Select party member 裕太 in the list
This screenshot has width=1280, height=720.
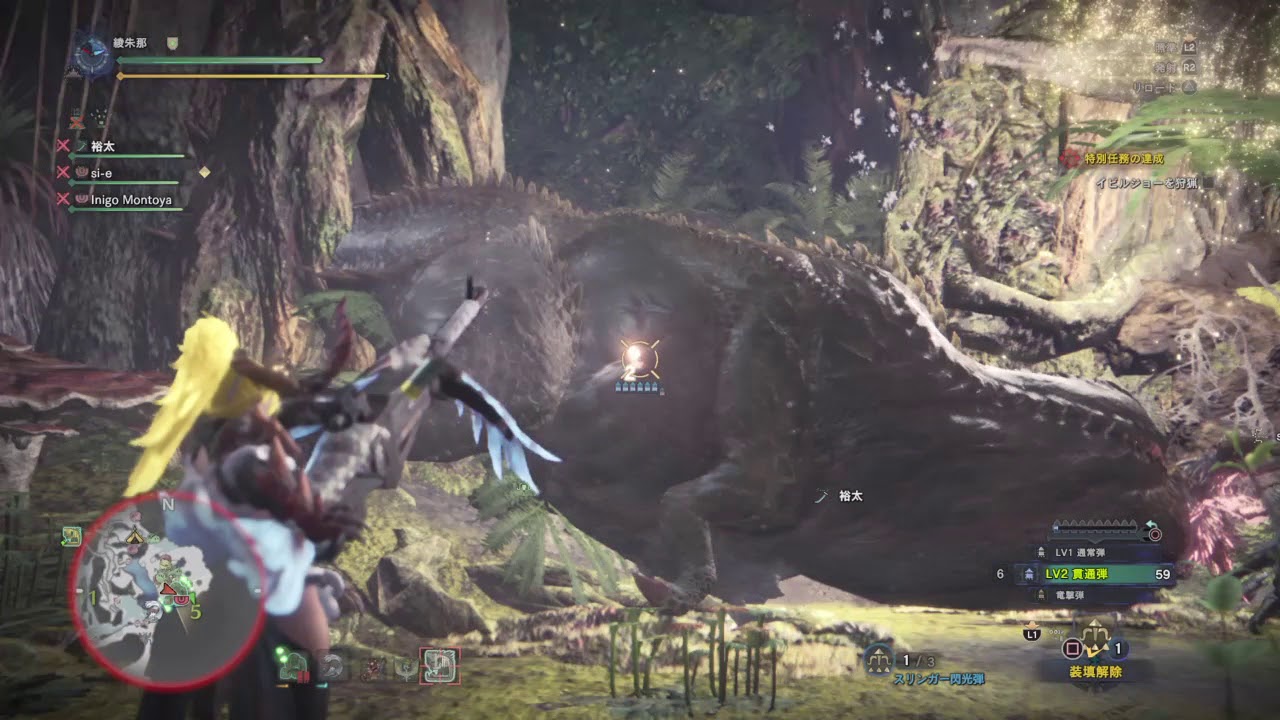pos(103,147)
